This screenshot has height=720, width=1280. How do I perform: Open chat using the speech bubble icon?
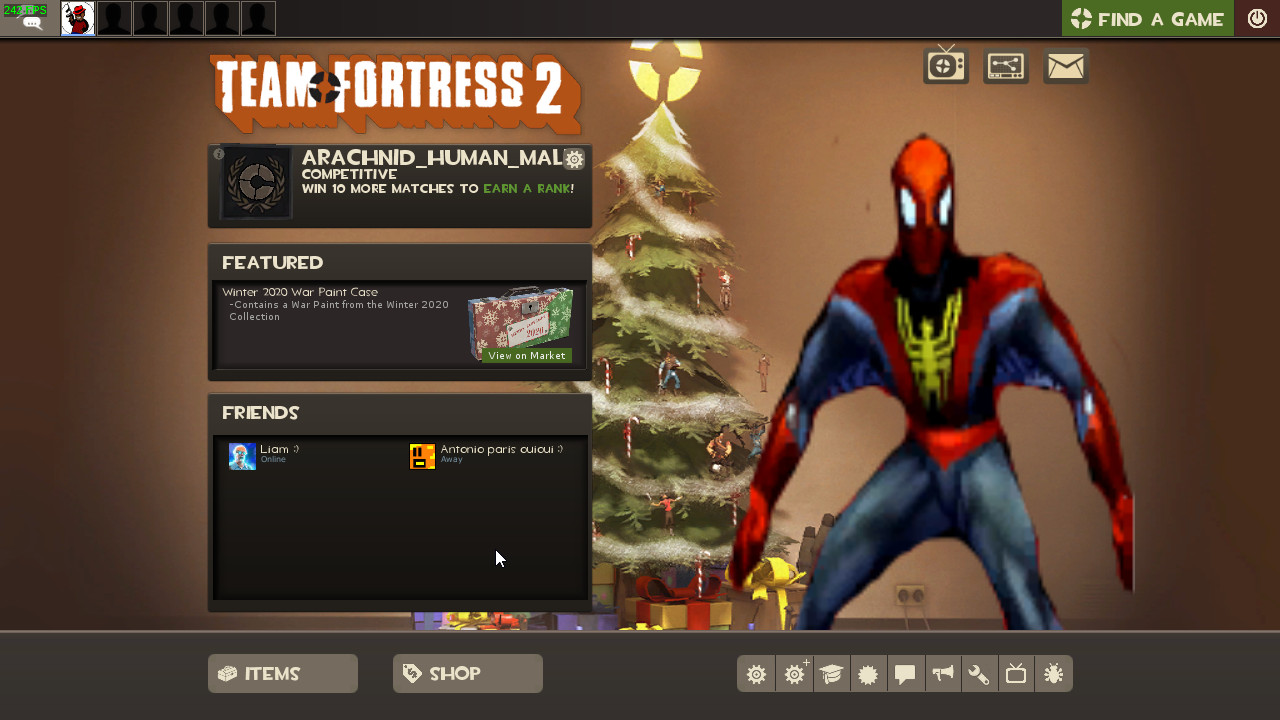click(905, 673)
